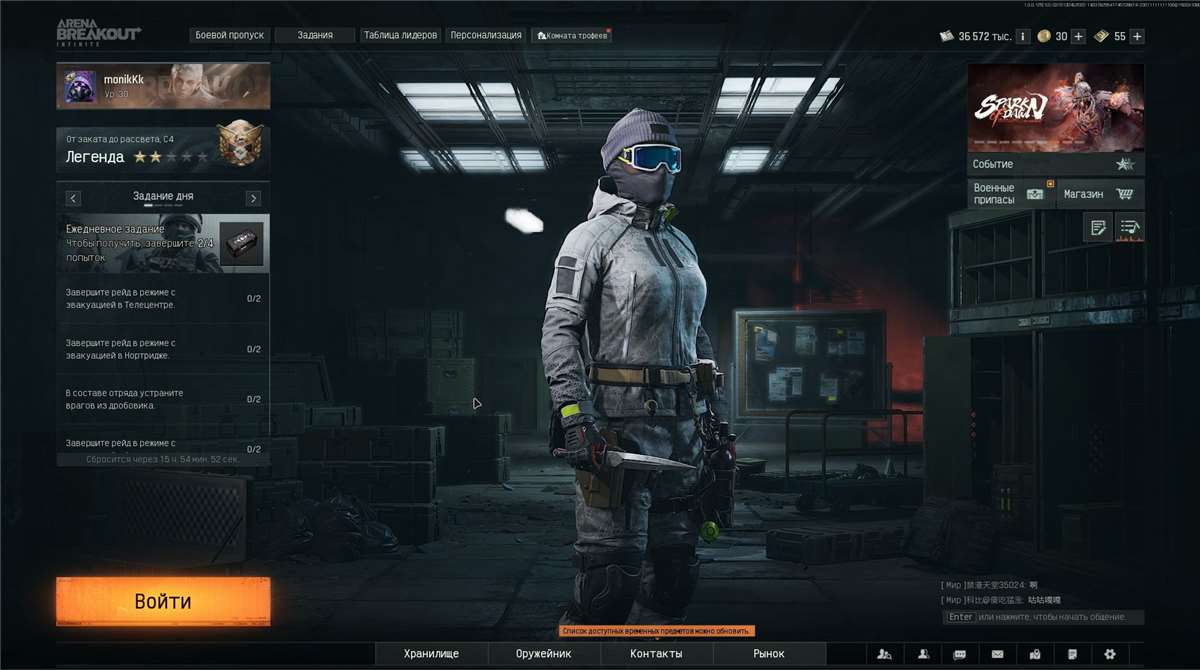
Task: Go to the previous Задание дня page
Action: click(x=73, y=197)
